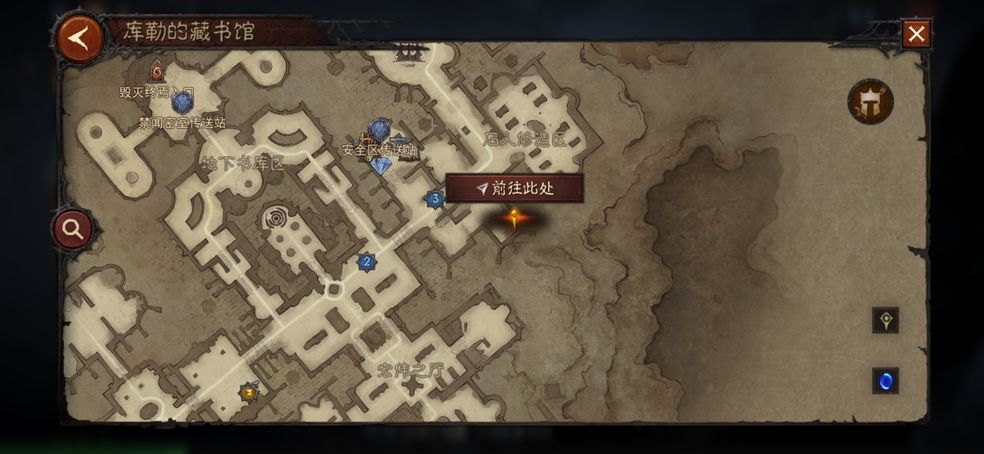The width and height of the screenshot is (984, 454).
Task: Toggle the blue portal button
Action: coord(885,380)
